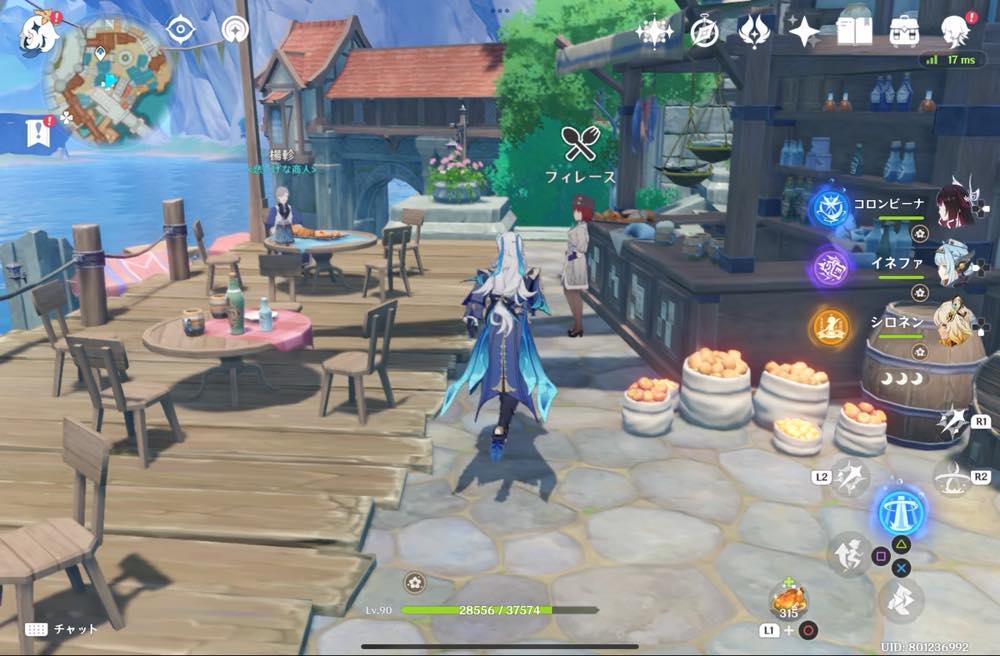Open the compass Adventurer Handbook icon
Image resolution: width=1000 pixels, height=656 pixels.
pos(705,32)
